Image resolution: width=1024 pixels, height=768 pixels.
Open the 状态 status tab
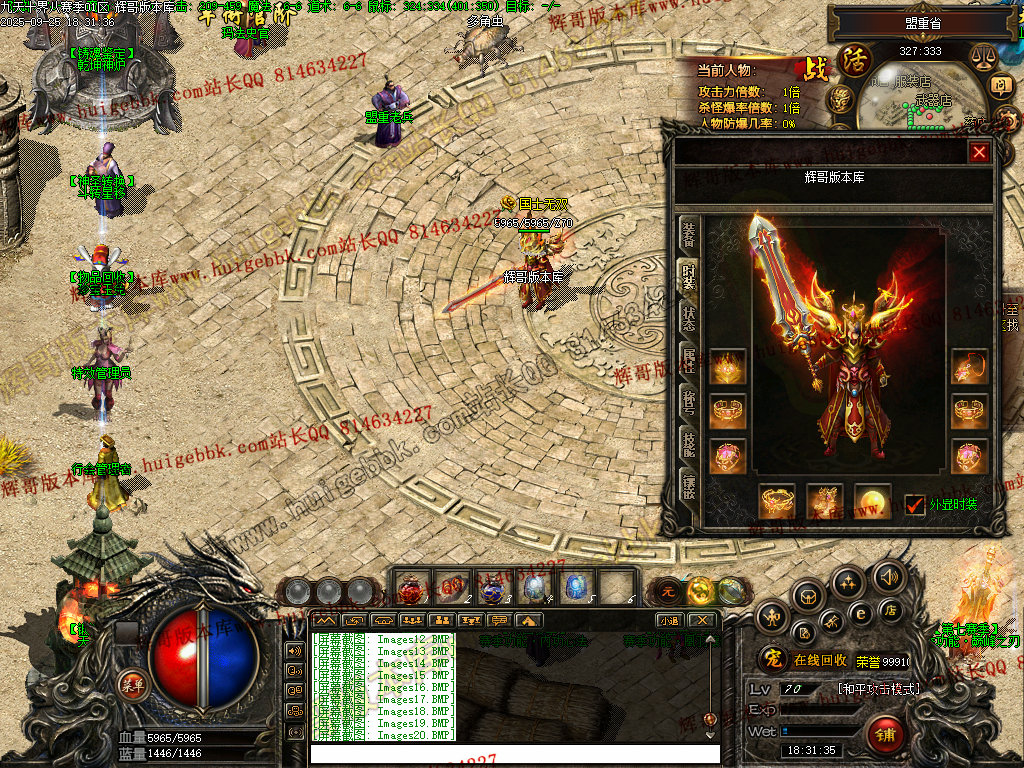pyautogui.click(x=689, y=317)
